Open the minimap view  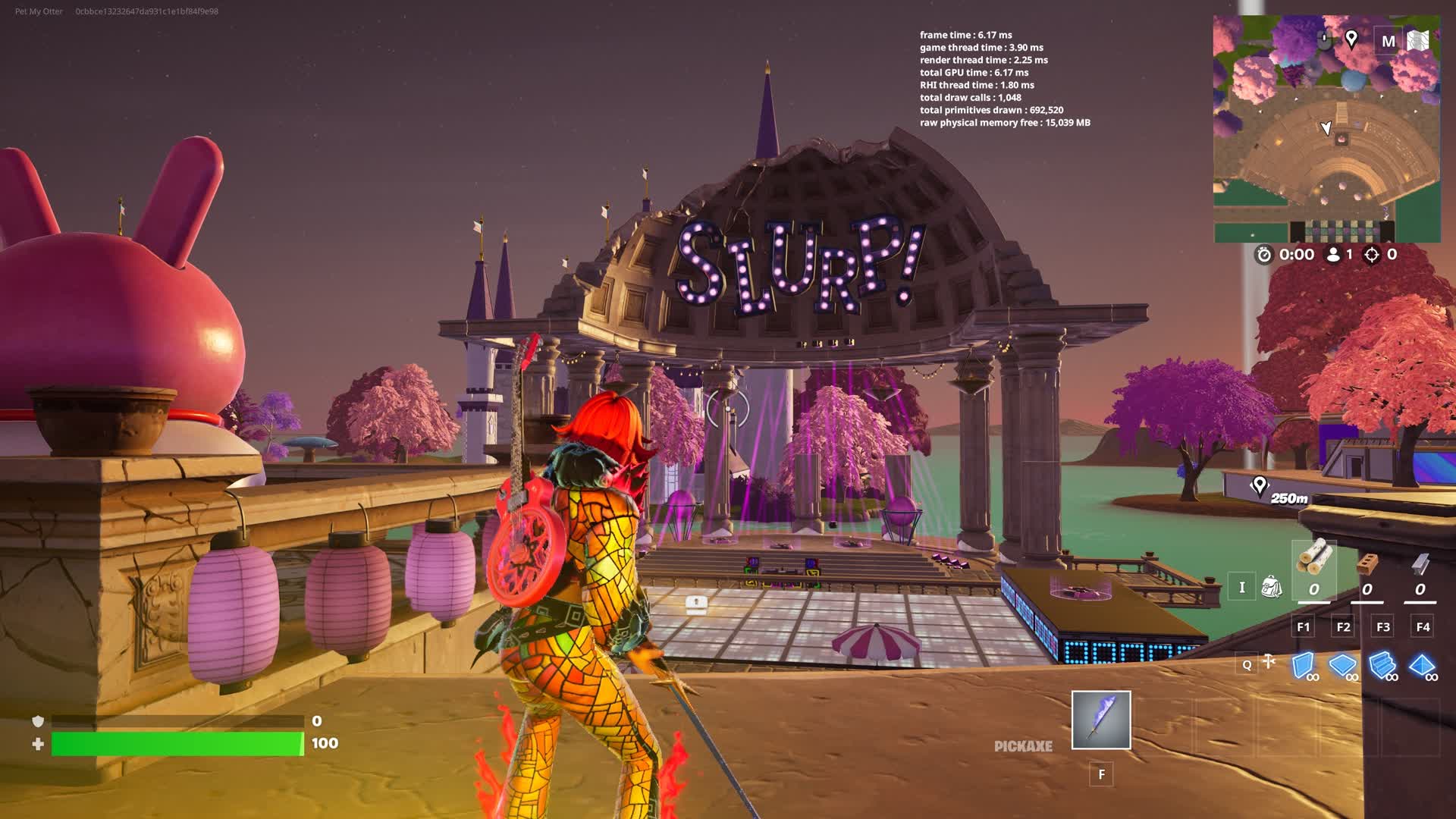[x=1326, y=129]
